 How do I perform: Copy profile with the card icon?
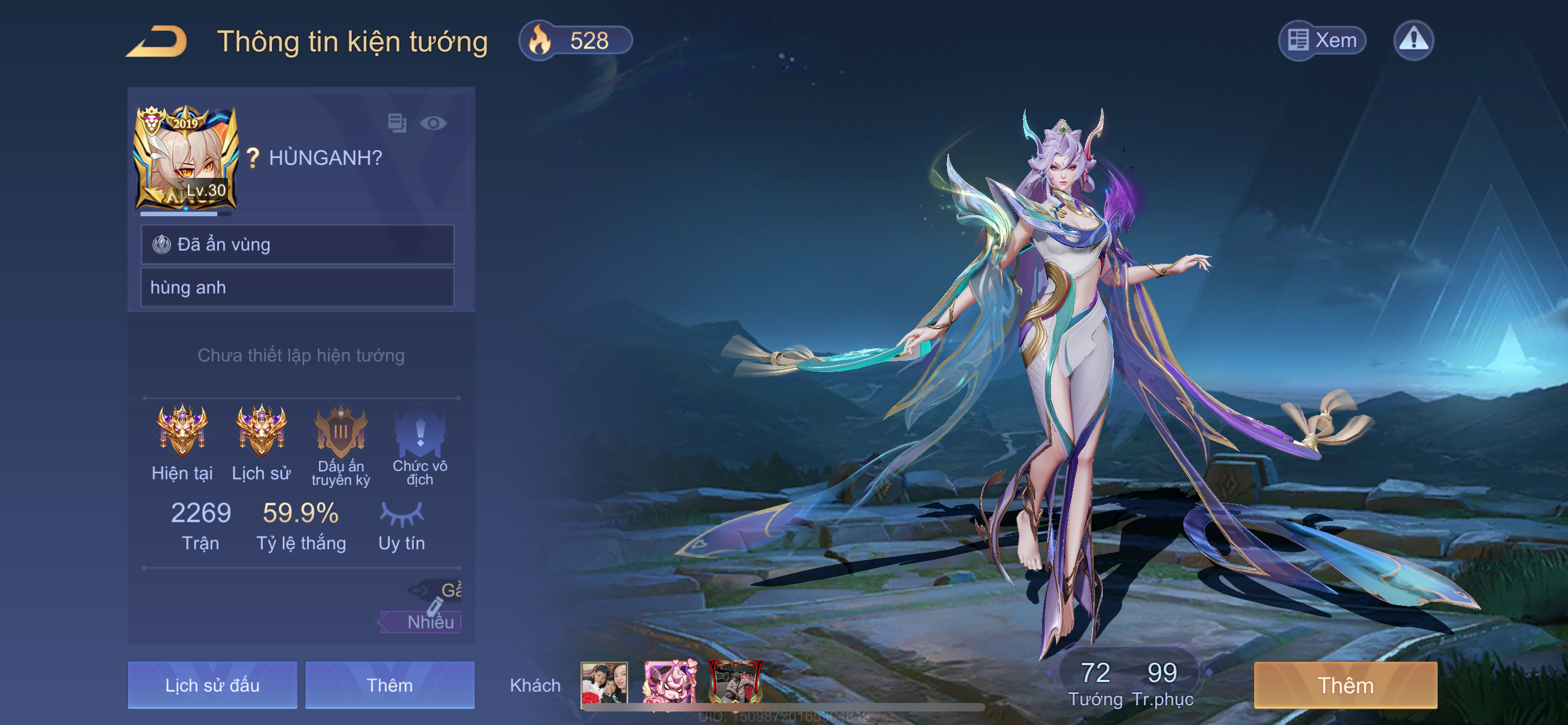397,123
